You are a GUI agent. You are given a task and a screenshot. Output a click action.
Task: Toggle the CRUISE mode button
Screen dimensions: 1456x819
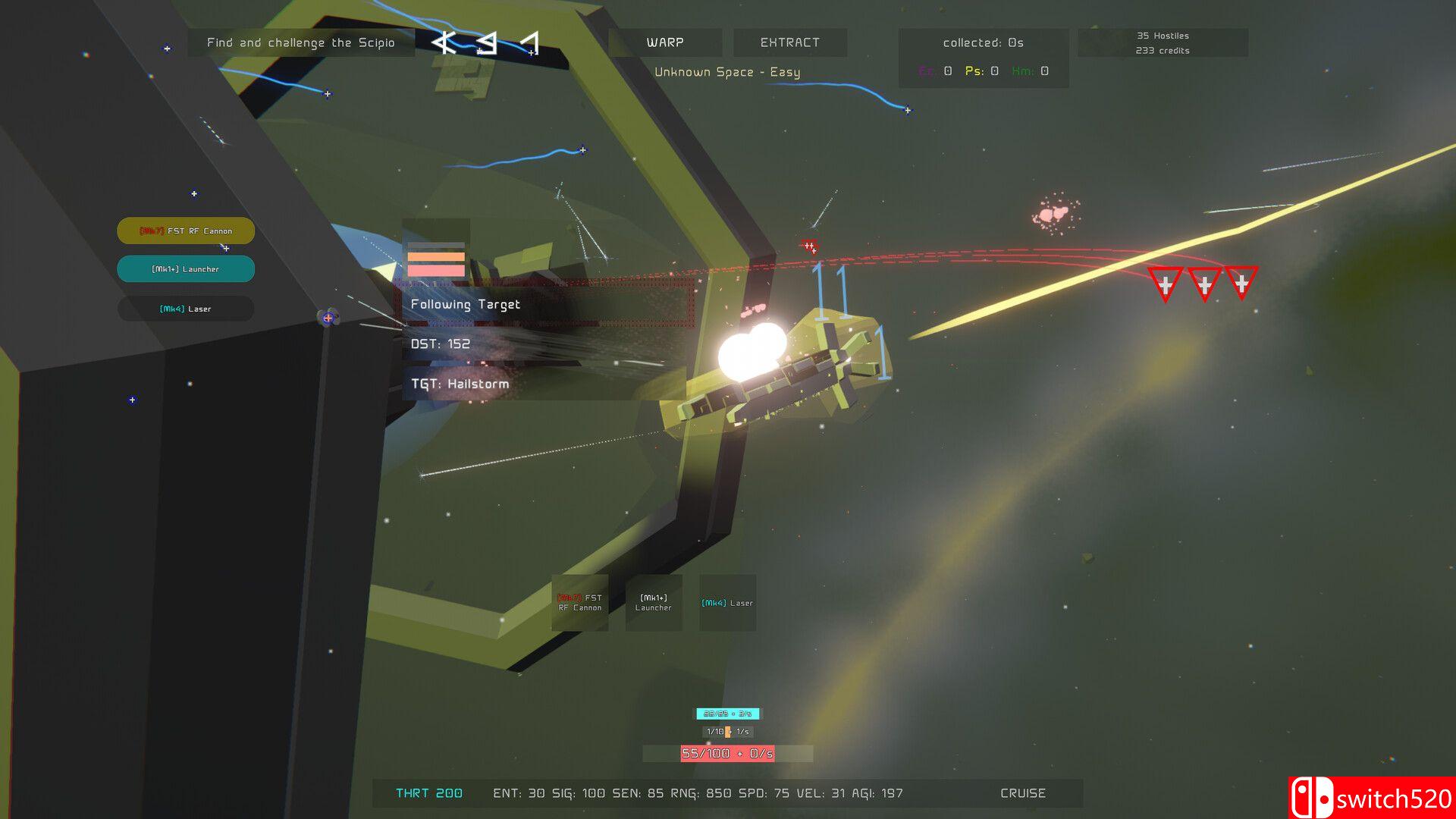tap(1022, 793)
